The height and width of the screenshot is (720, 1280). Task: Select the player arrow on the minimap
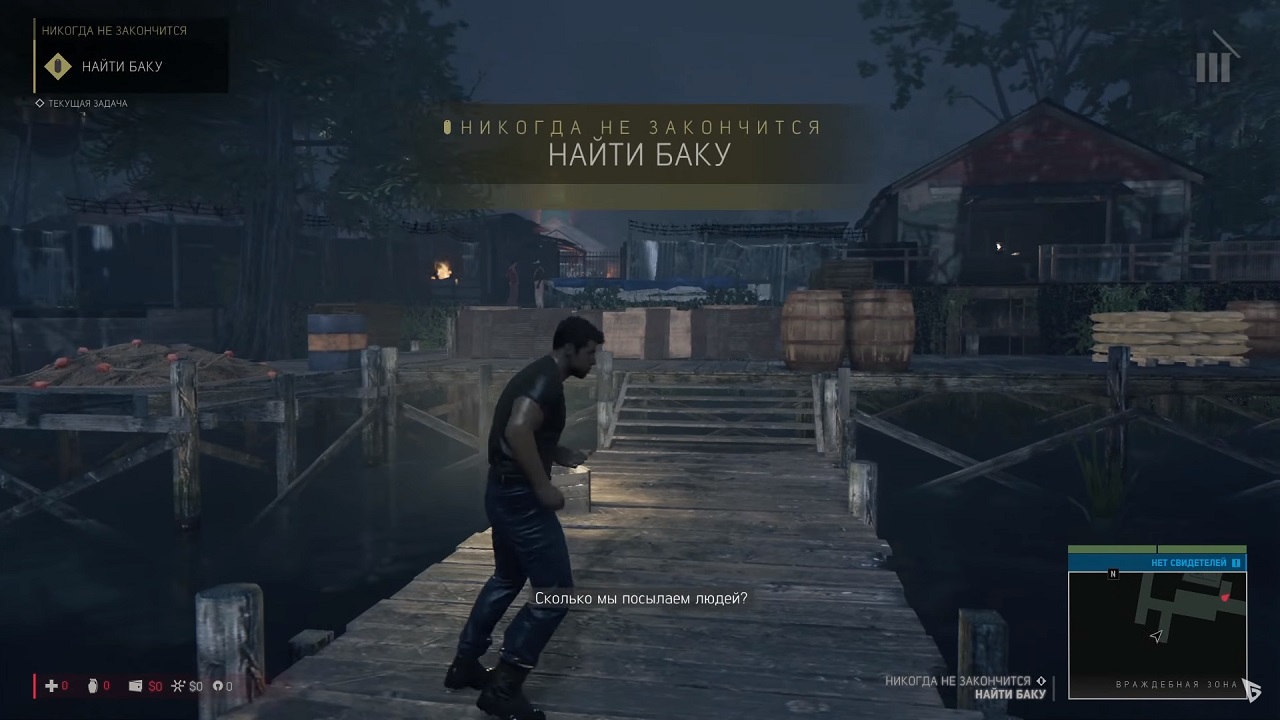click(1156, 637)
